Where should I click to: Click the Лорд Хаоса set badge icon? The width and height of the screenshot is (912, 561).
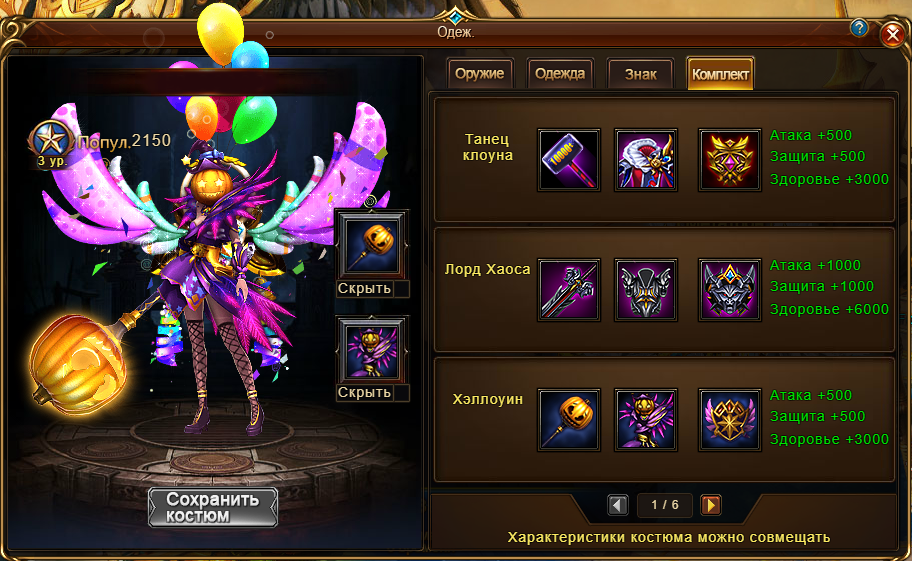(730, 290)
